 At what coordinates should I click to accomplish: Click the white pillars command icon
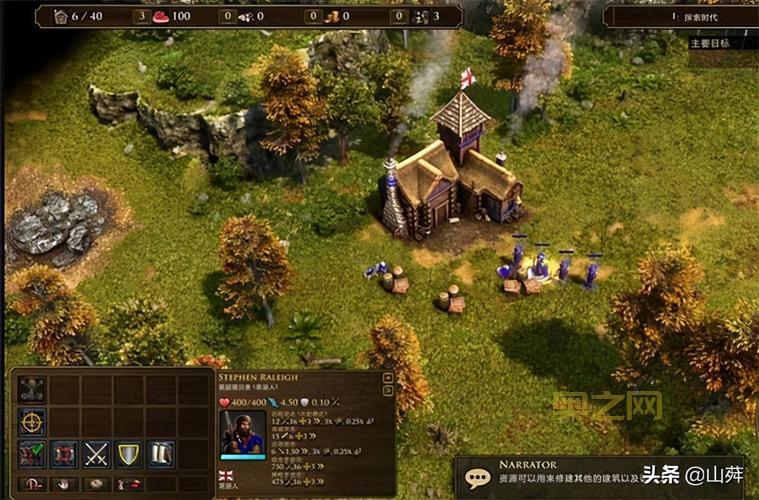click(160, 454)
